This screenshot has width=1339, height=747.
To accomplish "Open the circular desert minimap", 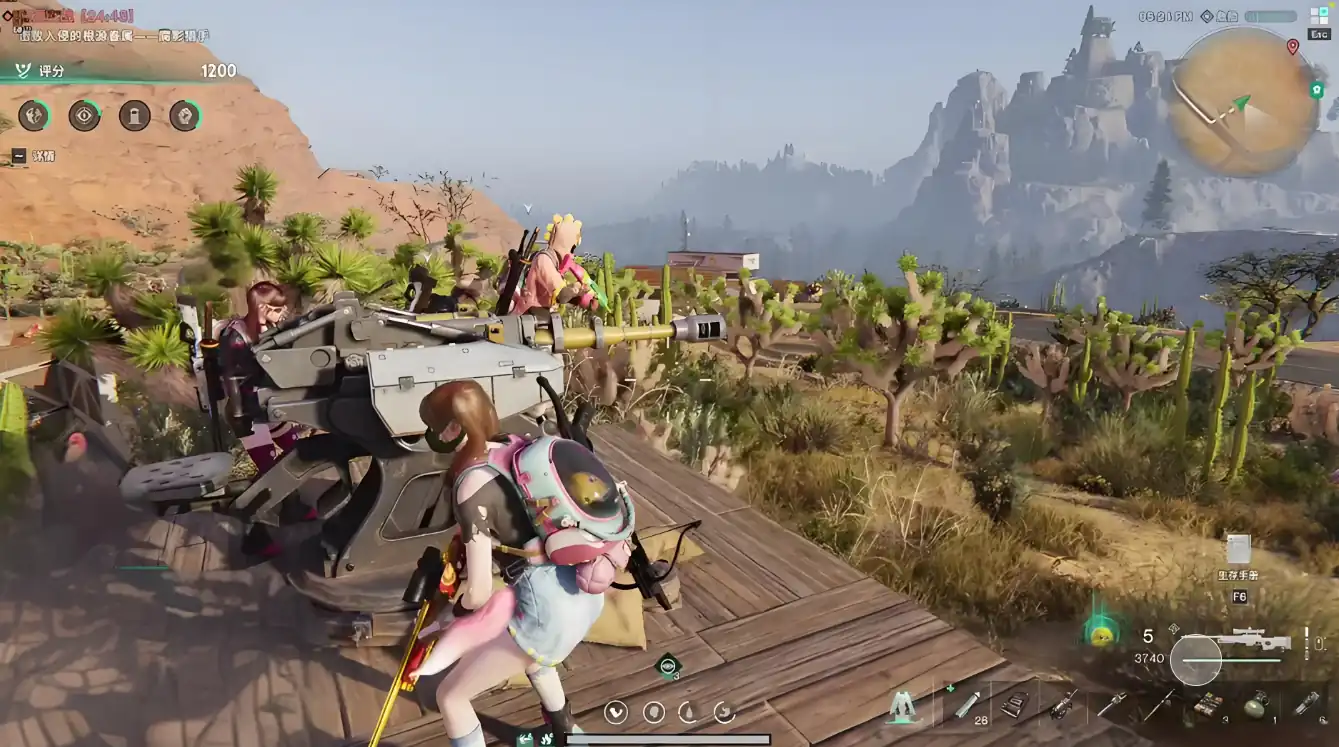I will 1243,103.
